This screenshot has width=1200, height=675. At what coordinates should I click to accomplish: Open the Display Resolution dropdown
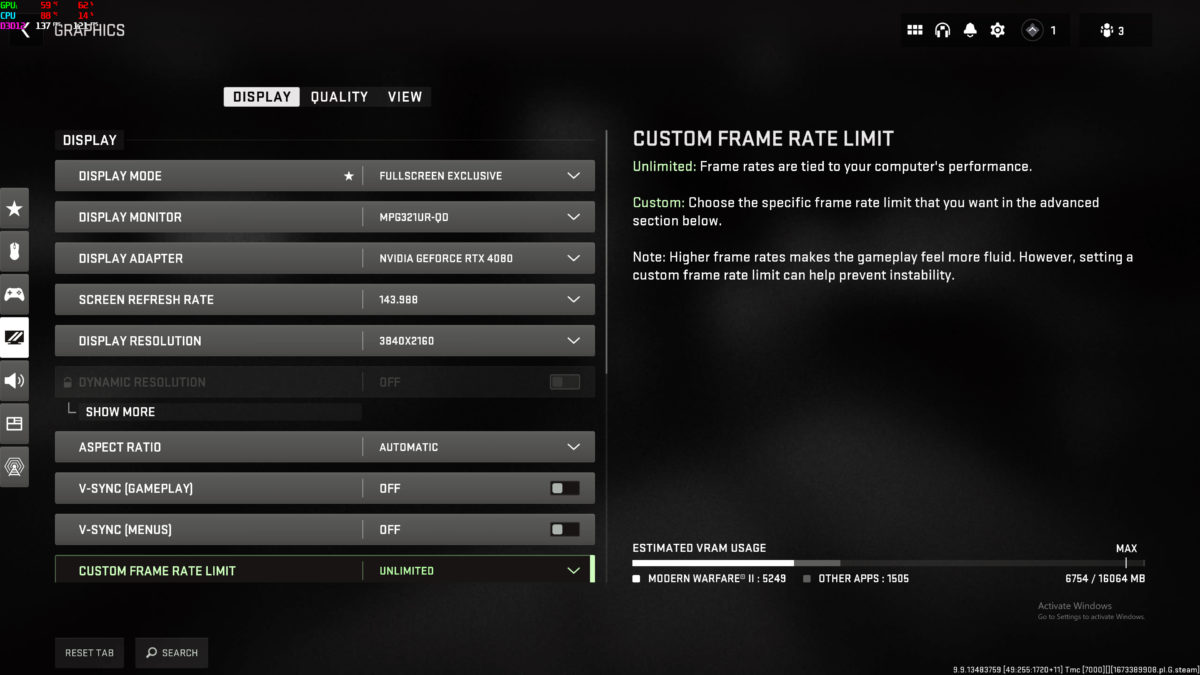point(573,340)
